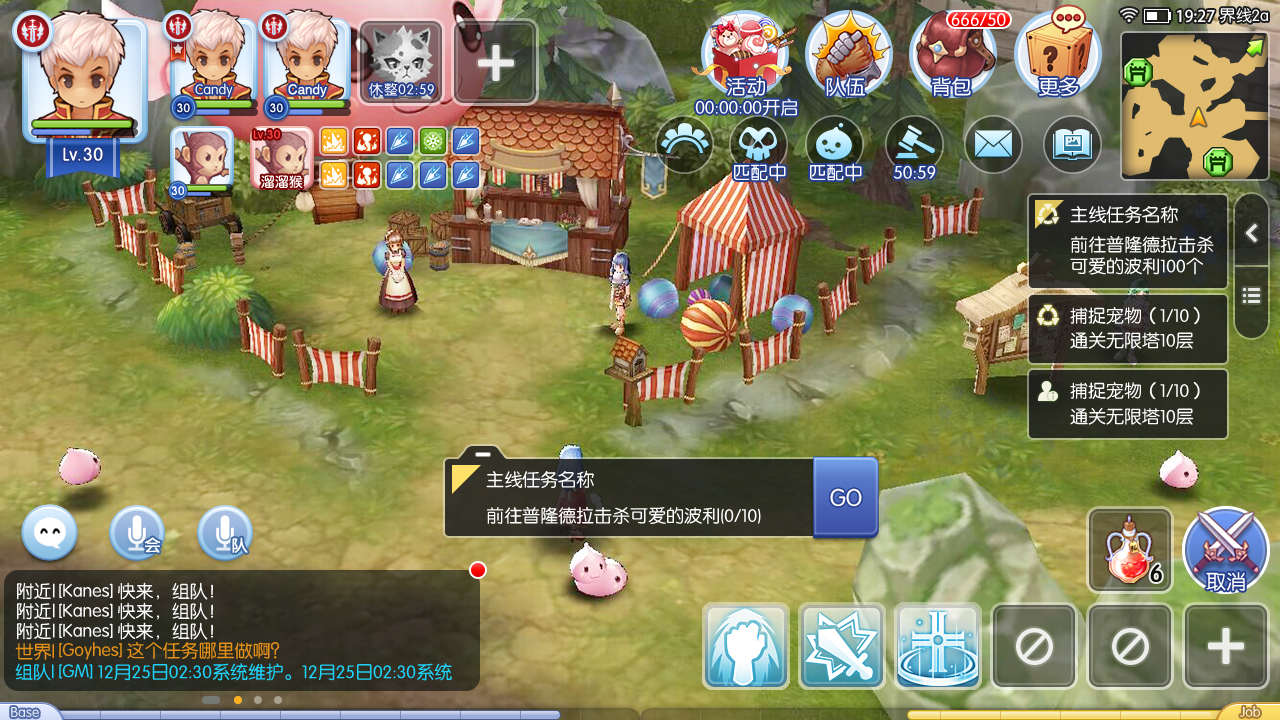Cast the holy cross skill

[937, 645]
